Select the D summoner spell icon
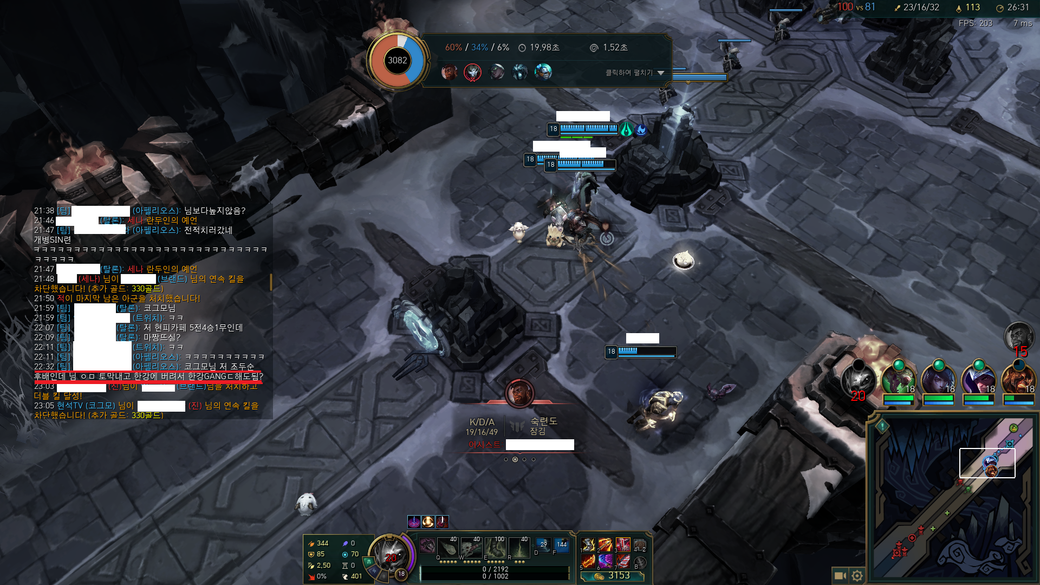Image resolution: width=1040 pixels, height=585 pixels. point(542,545)
